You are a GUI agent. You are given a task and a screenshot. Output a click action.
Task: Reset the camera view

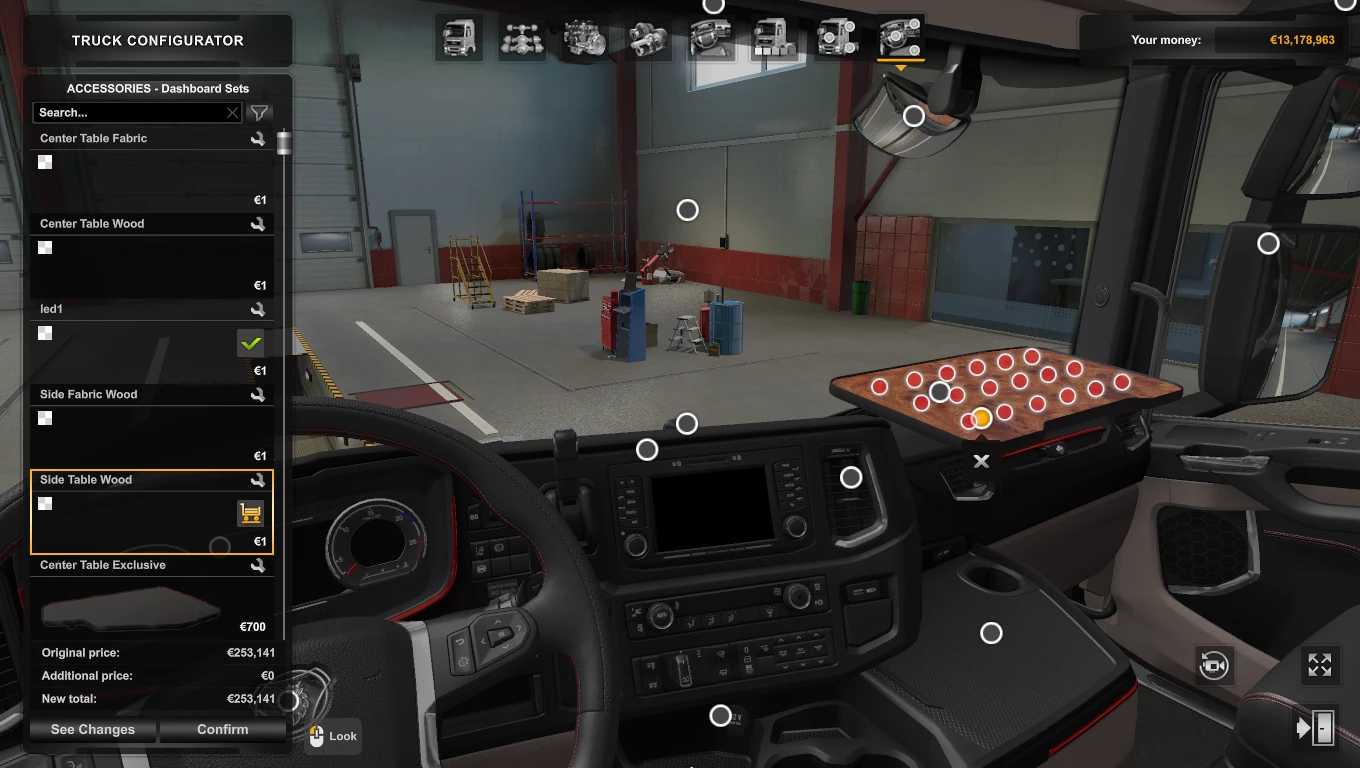1214,665
